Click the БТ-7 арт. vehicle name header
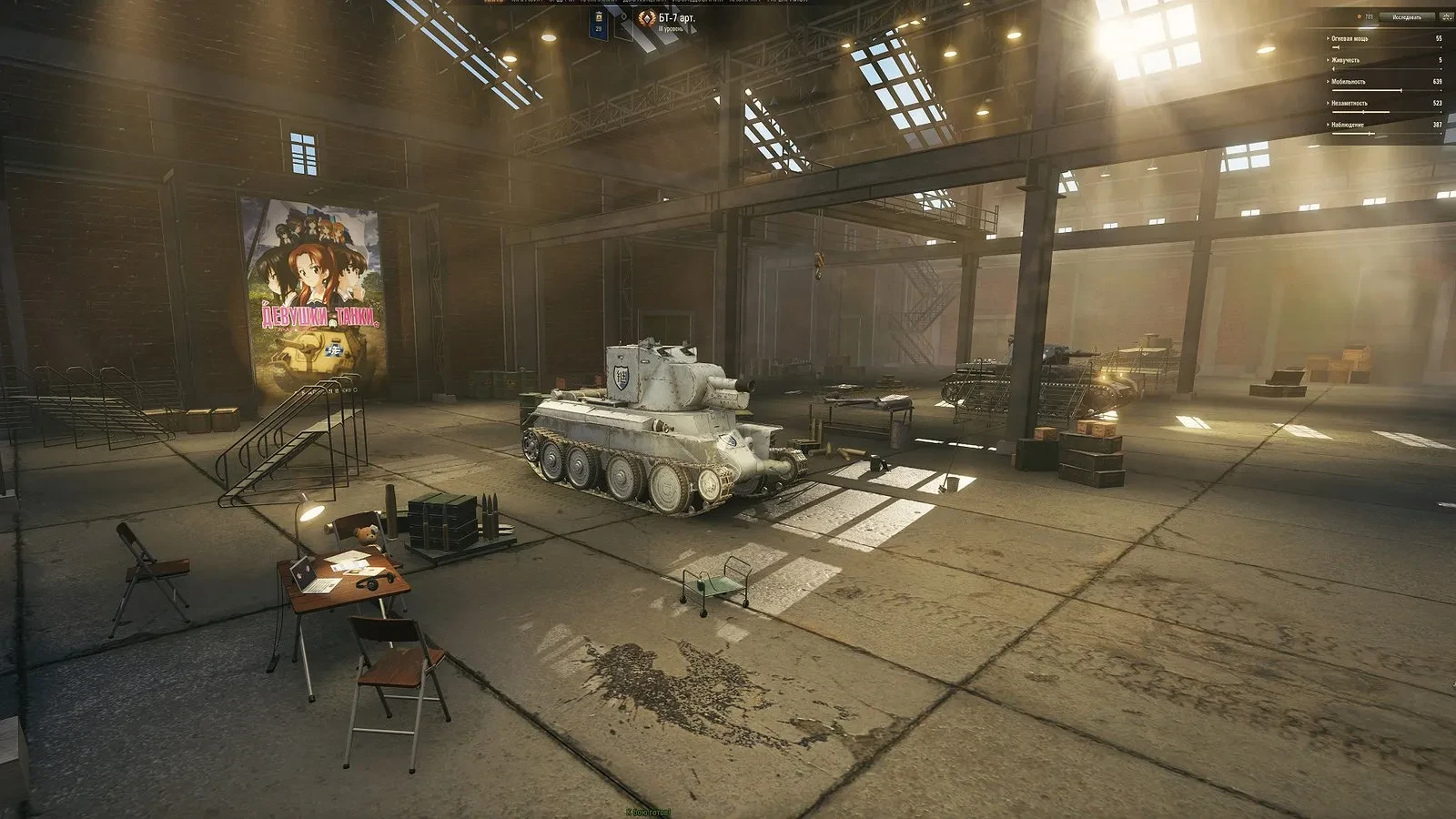 pyautogui.click(x=677, y=18)
